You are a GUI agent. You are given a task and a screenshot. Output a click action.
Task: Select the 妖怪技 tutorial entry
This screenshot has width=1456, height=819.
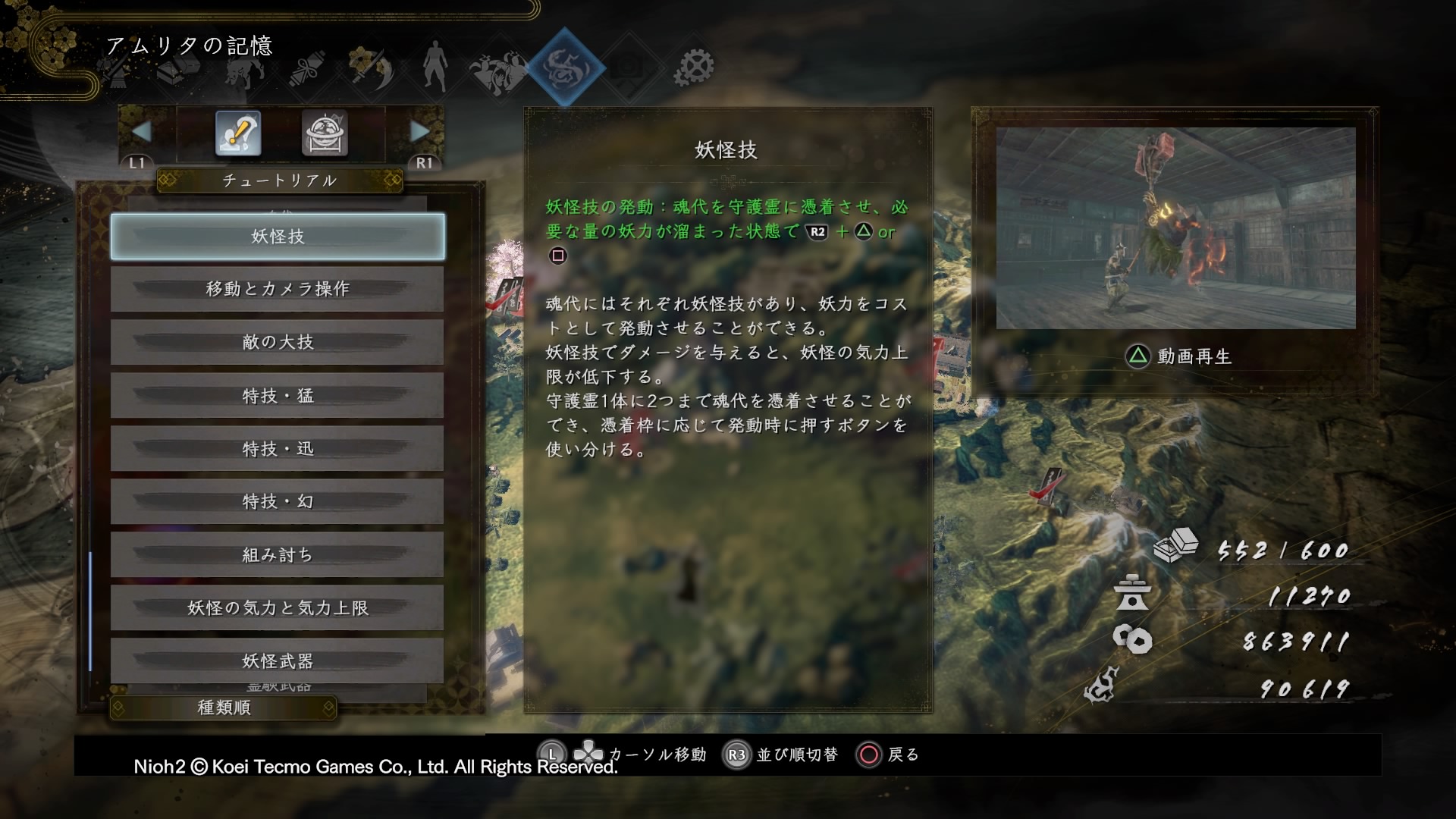click(x=278, y=237)
